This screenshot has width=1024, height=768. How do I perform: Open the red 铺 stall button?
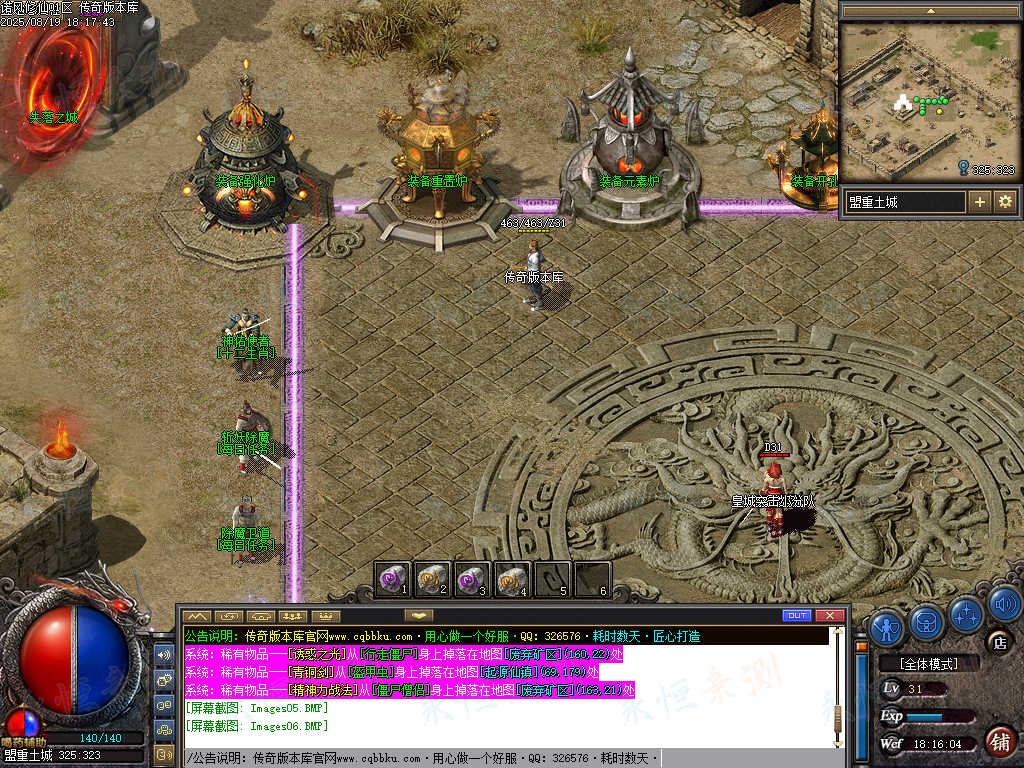(x=999, y=741)
